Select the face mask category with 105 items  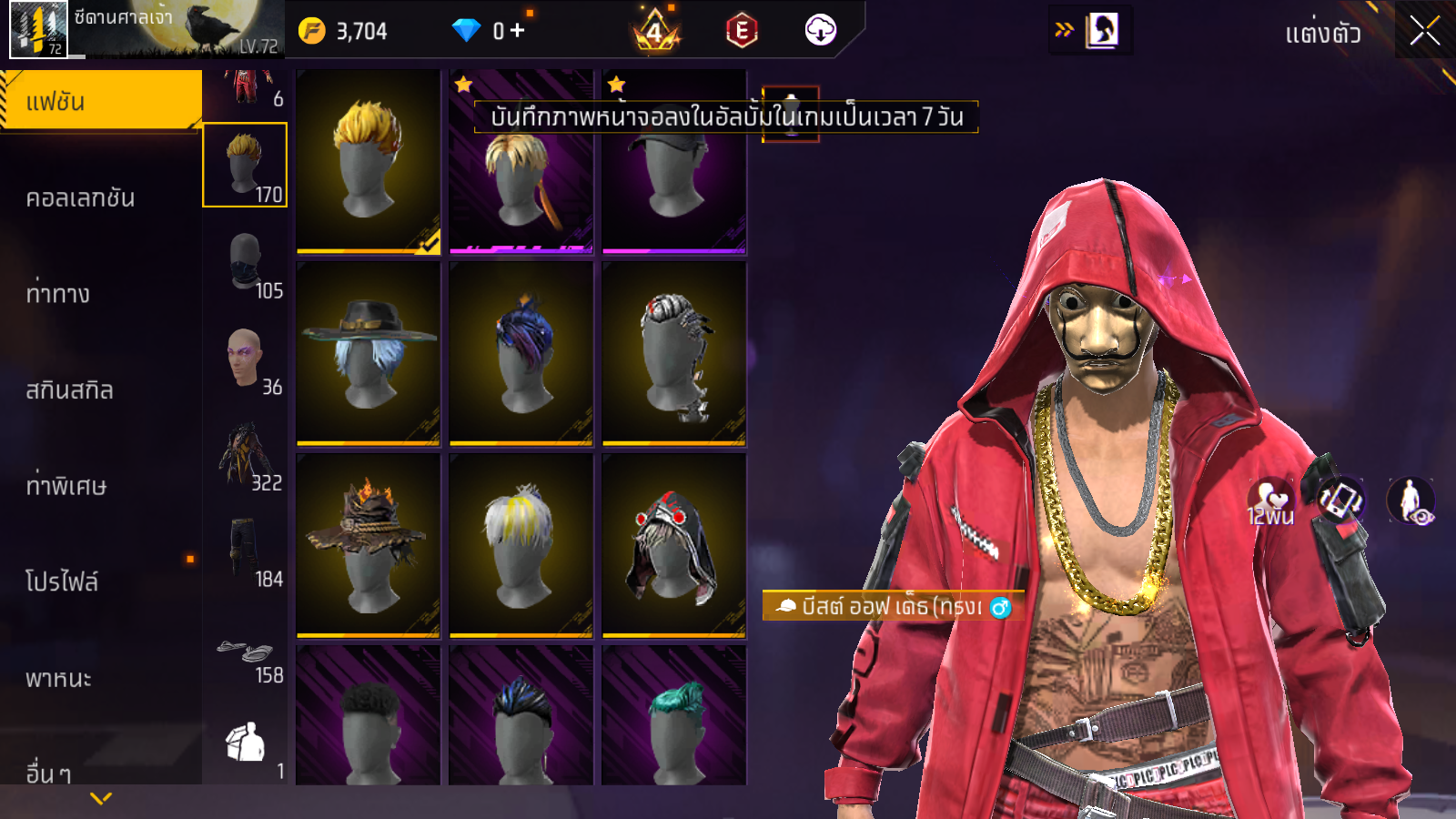(x=245, y=262)
